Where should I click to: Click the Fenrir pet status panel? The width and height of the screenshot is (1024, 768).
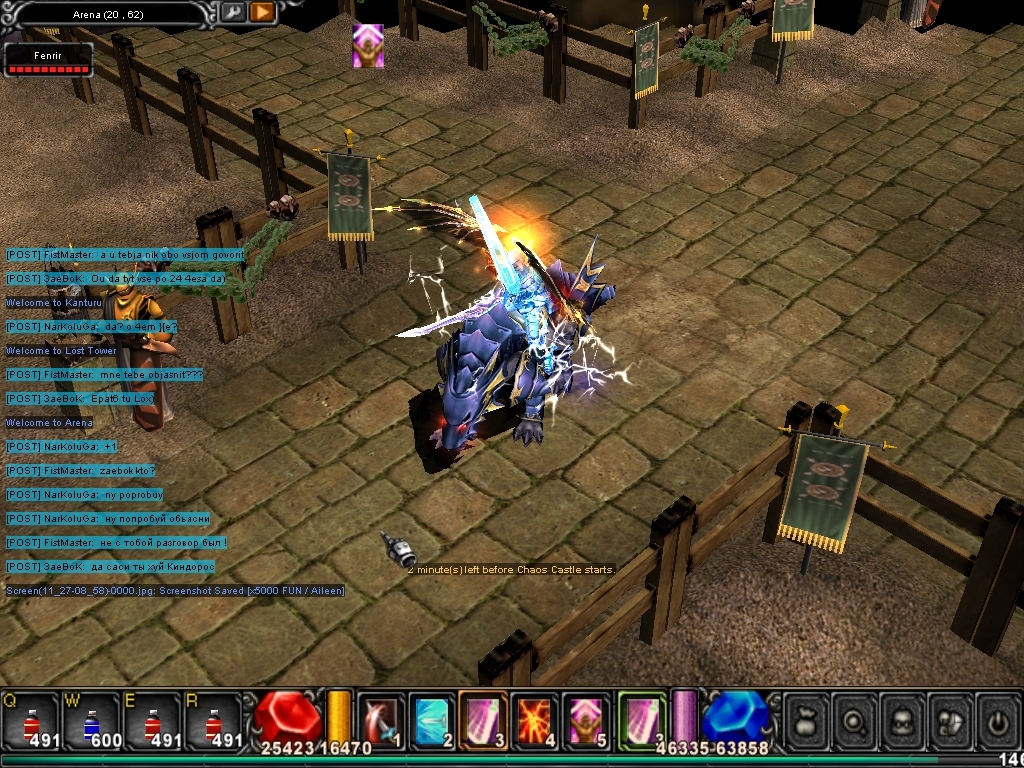48,60
